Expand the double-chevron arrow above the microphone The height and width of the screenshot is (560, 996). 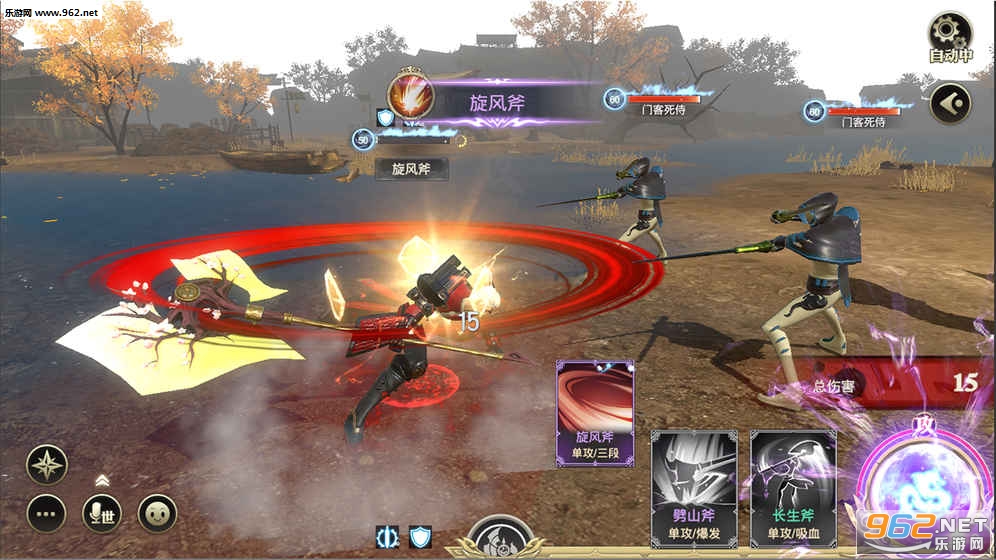pos(102,480)
